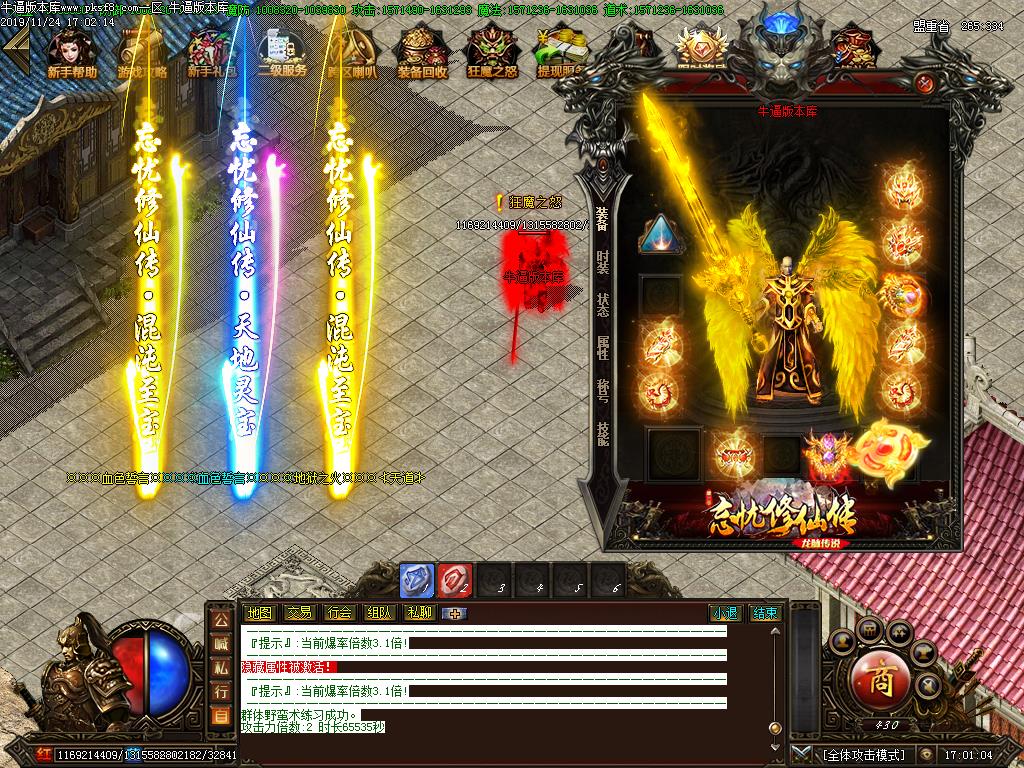Open the 交易 trade button

point(299,613)
